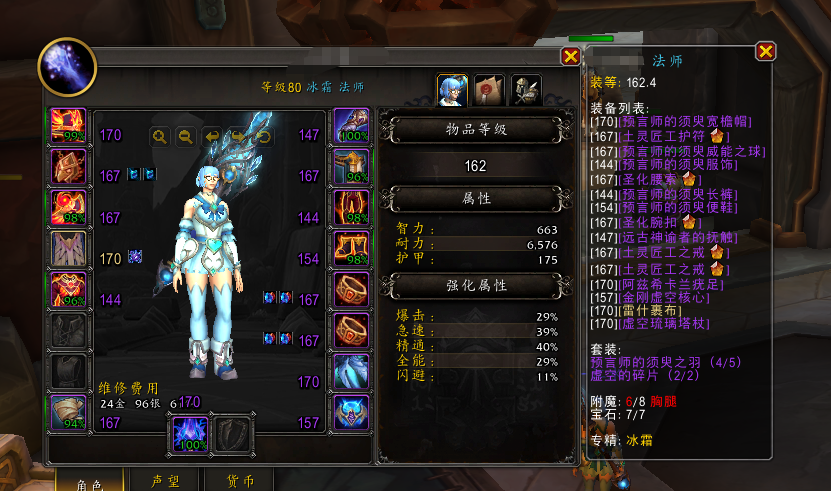
Task: Switch to the 声望 reputation tab
Action: point(165,481)
